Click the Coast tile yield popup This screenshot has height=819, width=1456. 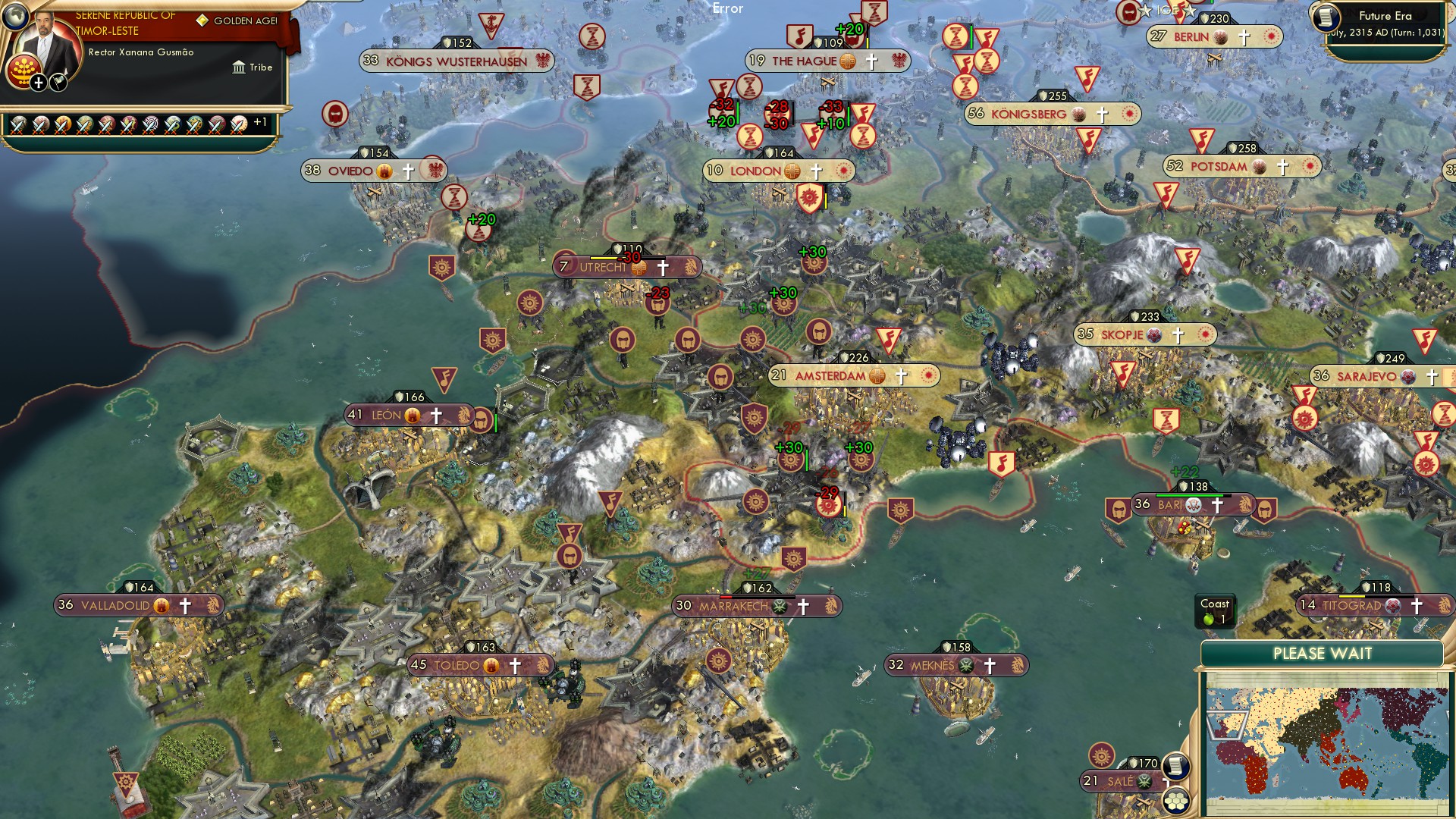(x=1216, y=610)
